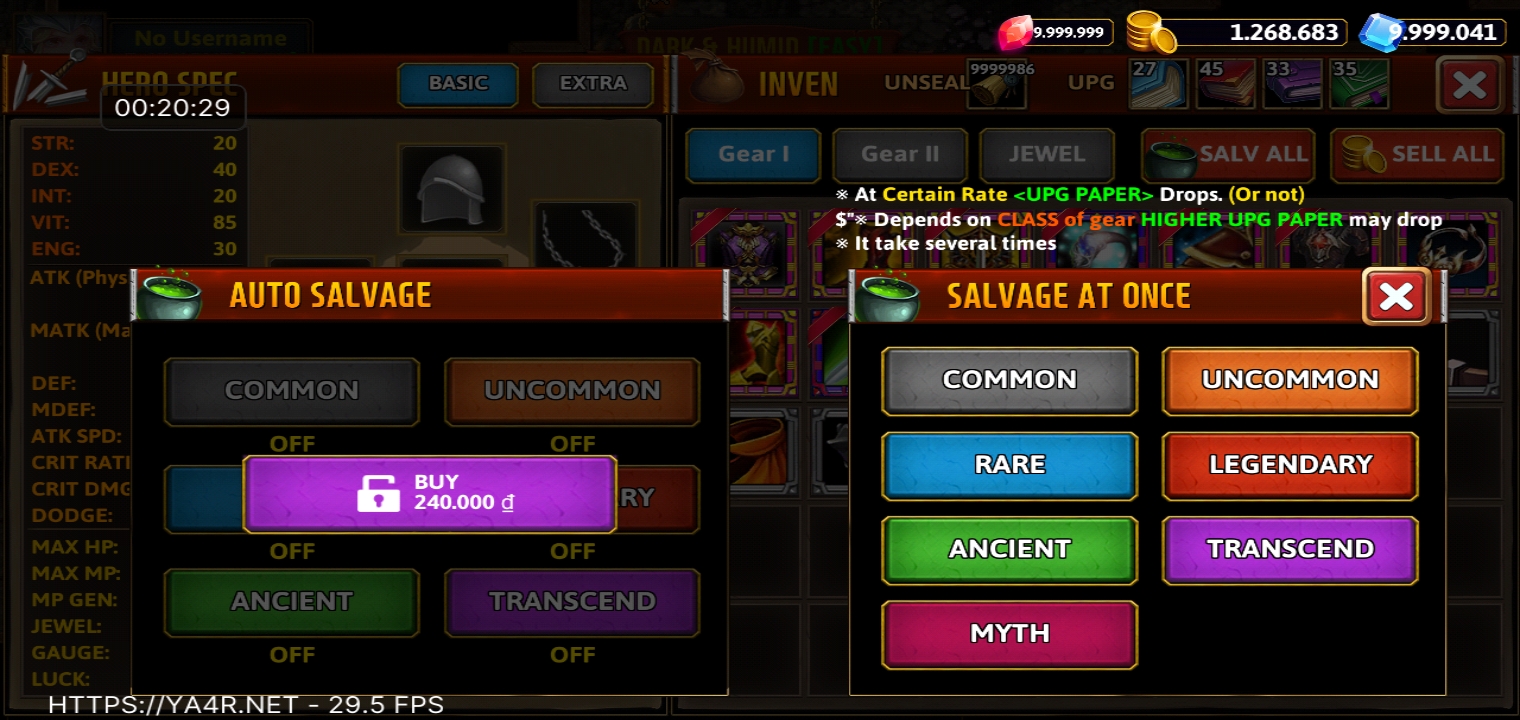Open the Gear II tab

pyautogui.click(x=900, y=155)
